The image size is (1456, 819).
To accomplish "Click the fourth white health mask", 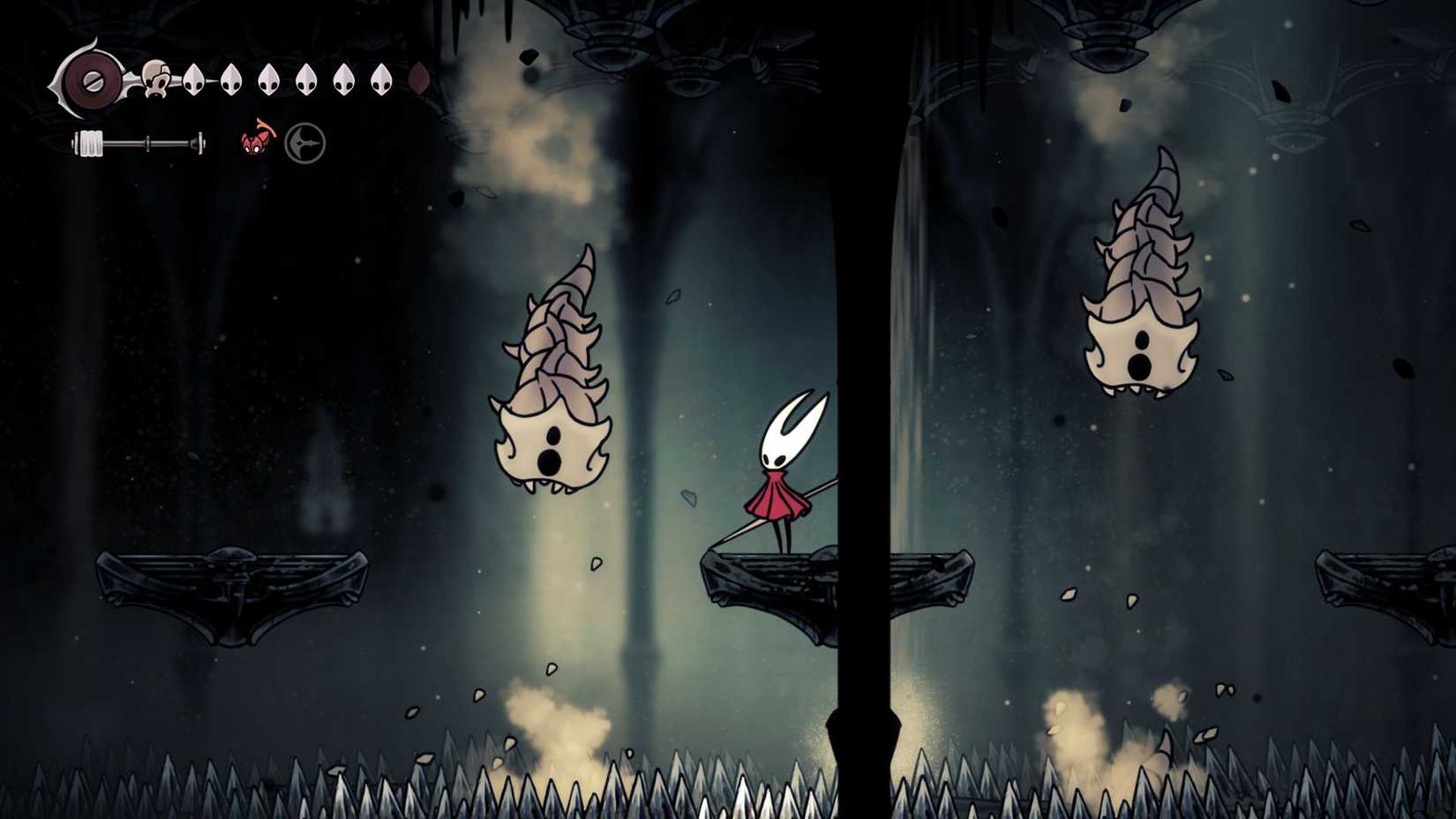I will 304,78.
